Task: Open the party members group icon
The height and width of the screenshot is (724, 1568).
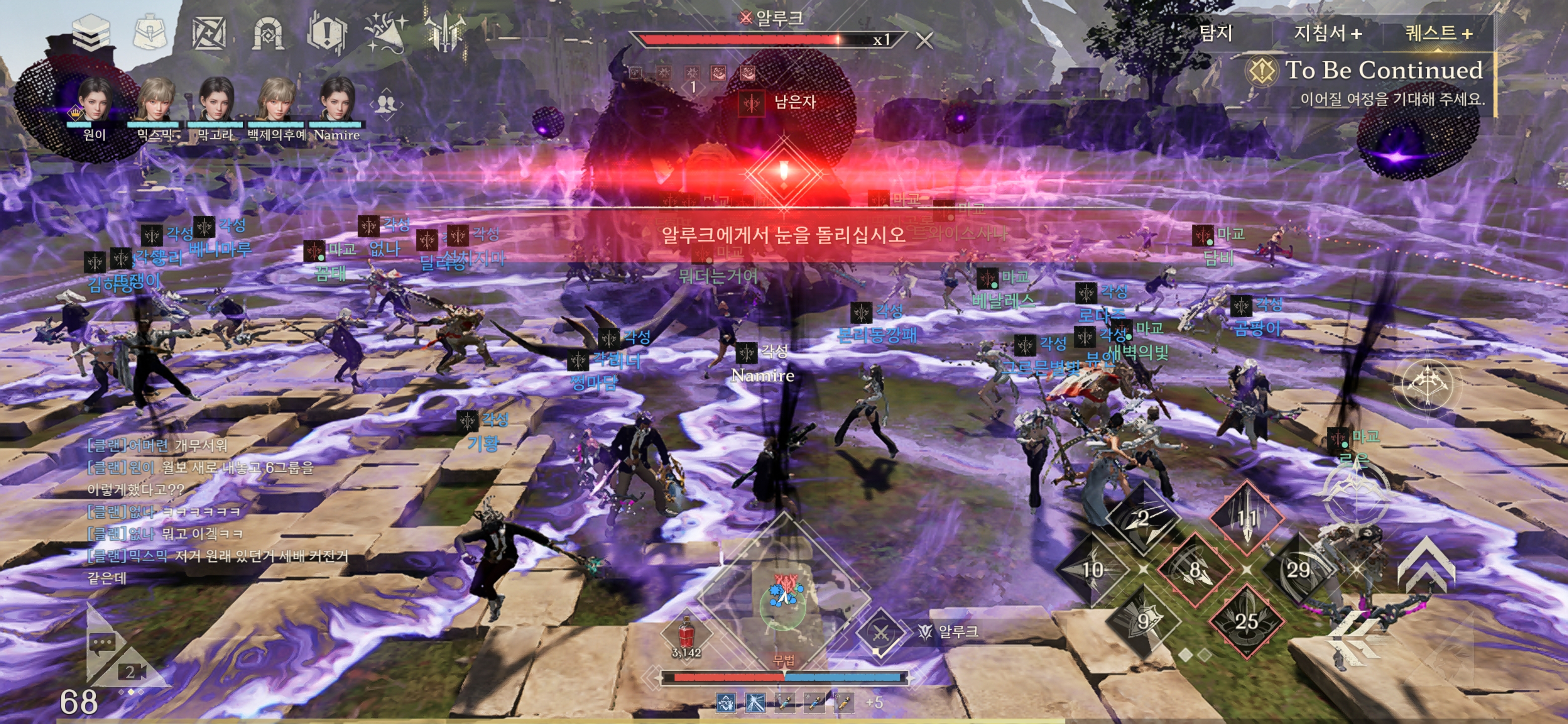Action: (385, 104)
